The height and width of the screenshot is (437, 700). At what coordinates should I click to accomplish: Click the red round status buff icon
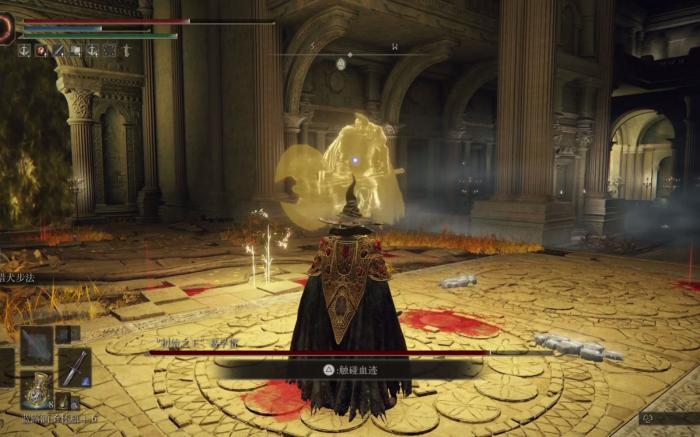point(41,50)
